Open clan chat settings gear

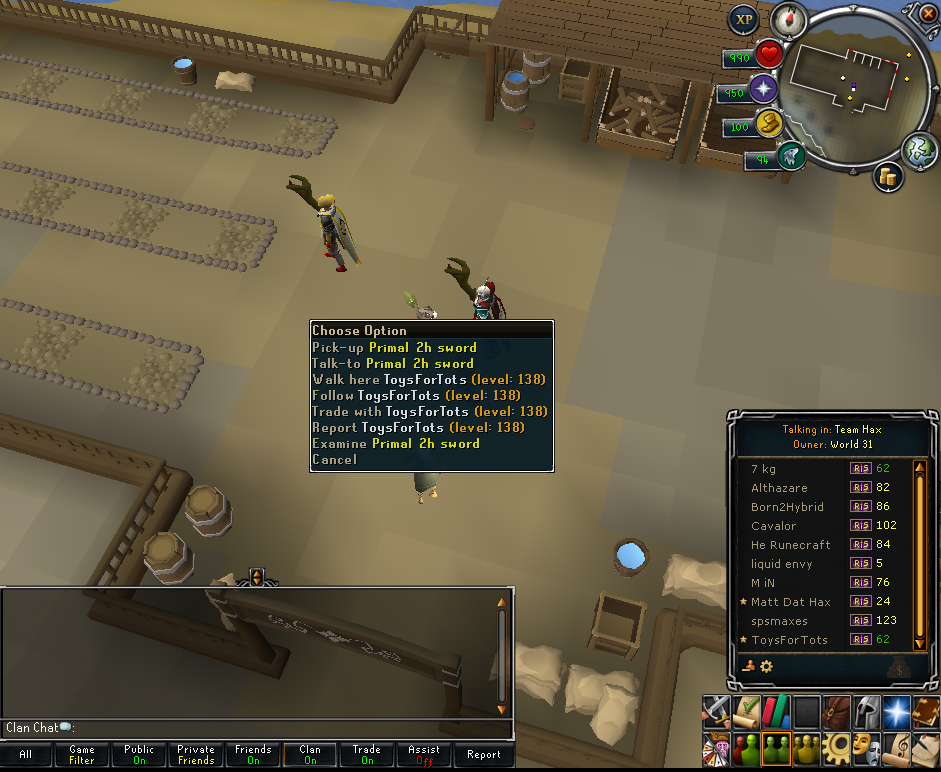coord(767,666)
